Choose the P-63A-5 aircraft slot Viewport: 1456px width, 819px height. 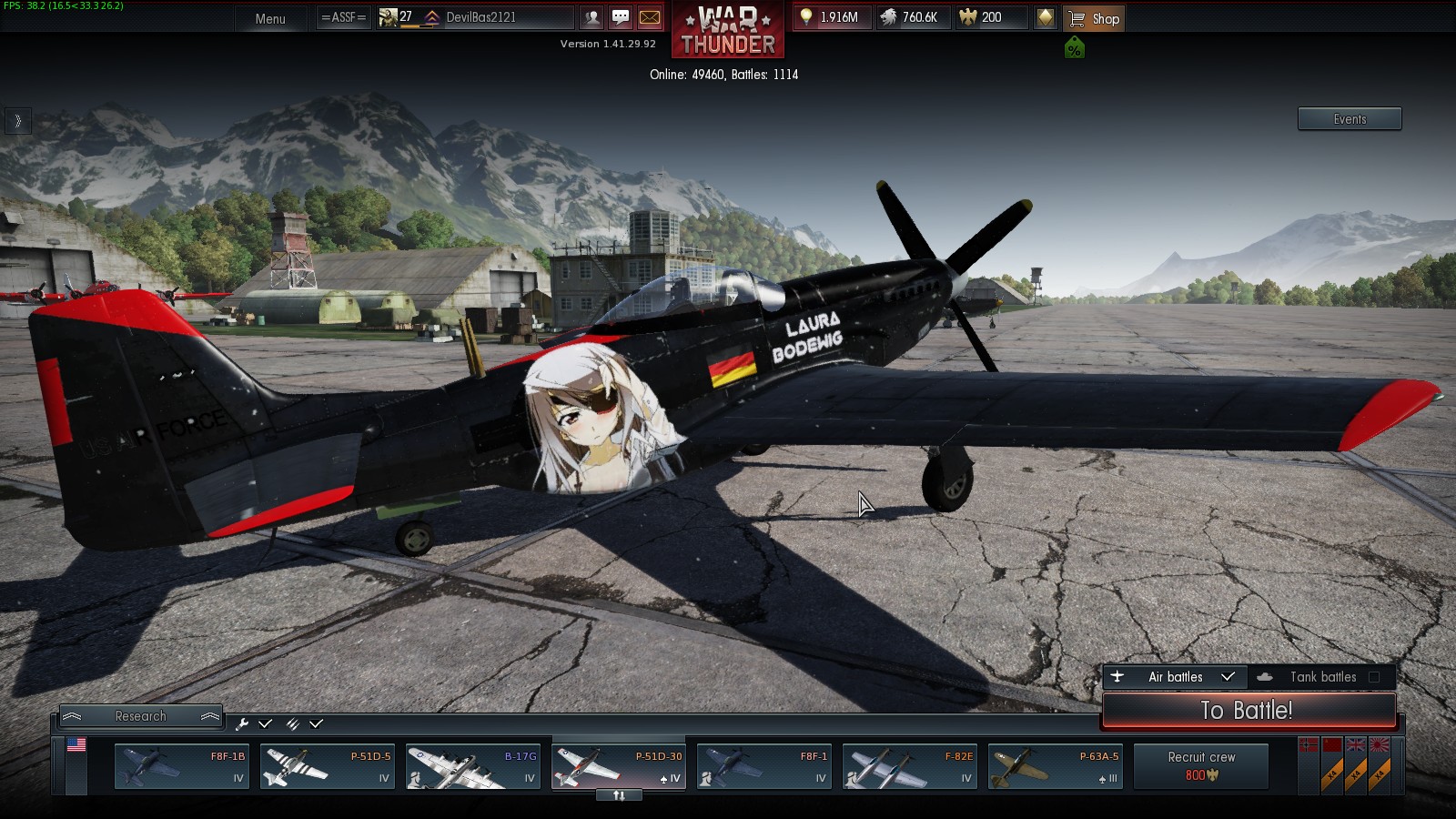point(1056,766)
